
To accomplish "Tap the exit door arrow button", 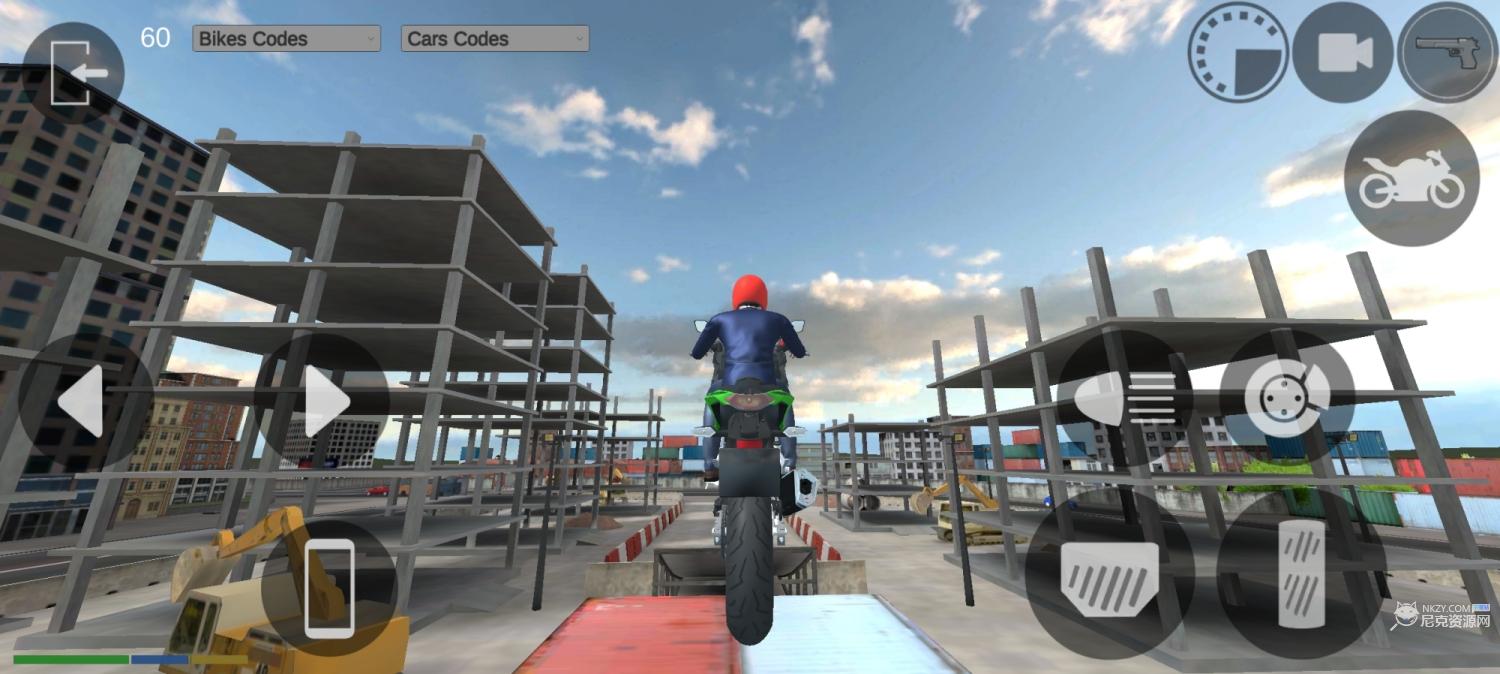I will click(73, 73).
